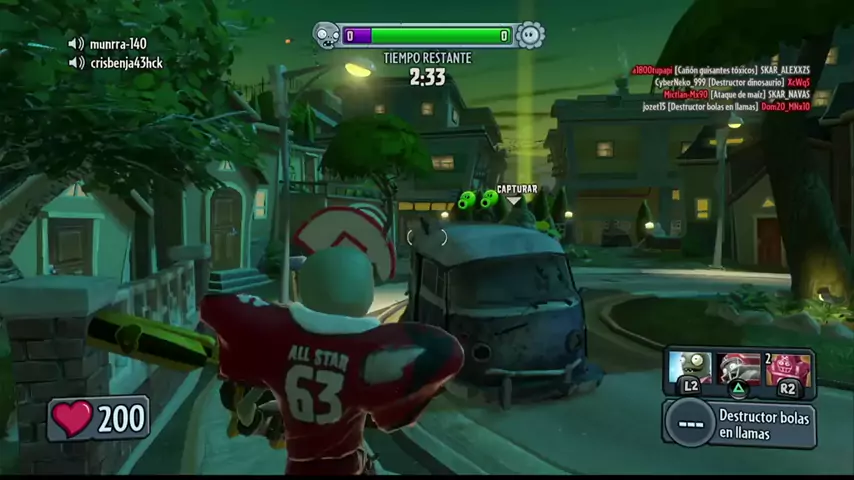Click the zombie team skull icon

tap(327, 36)
